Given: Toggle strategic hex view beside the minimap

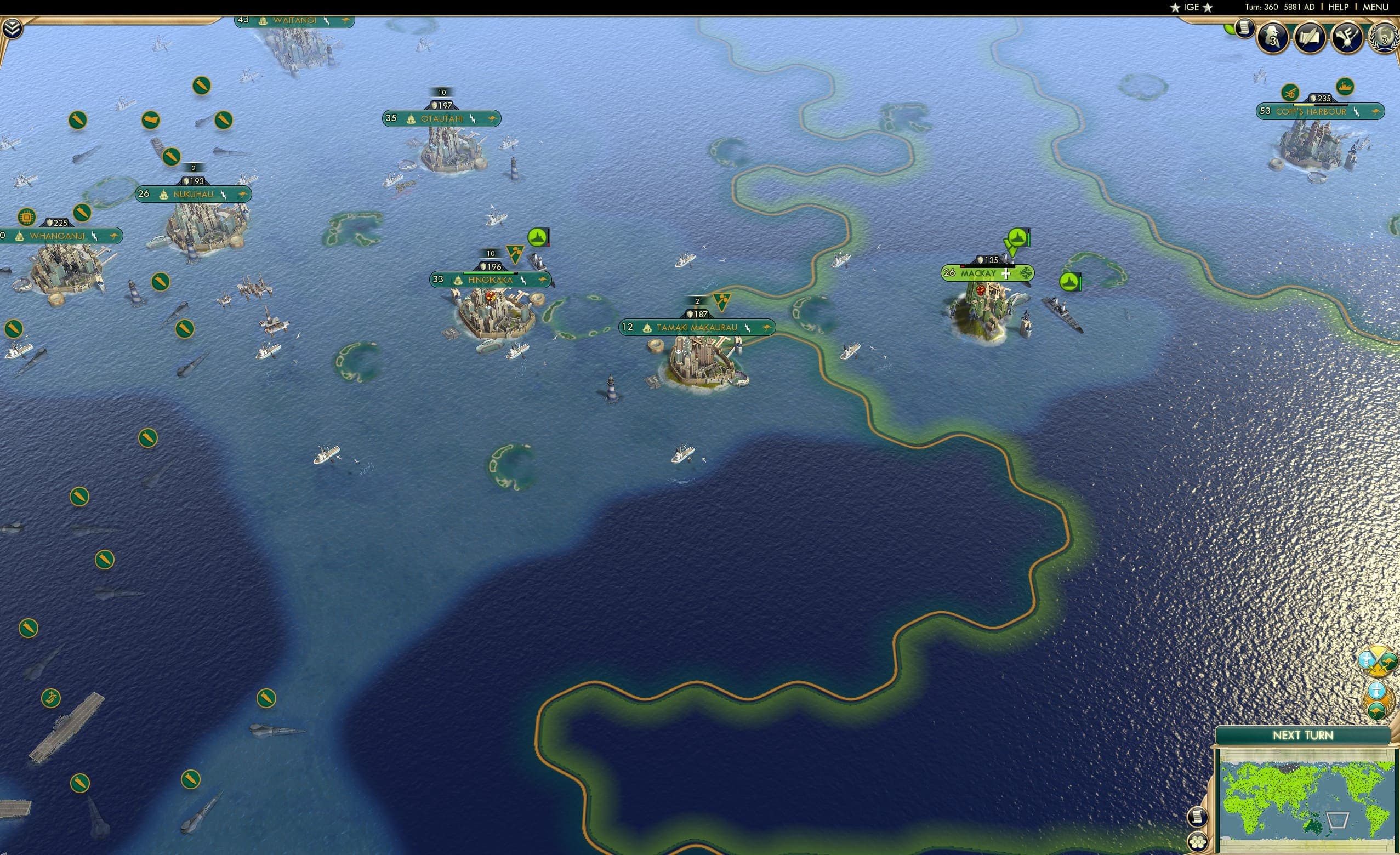Looking at the screenshot, I should (1198, 841).
